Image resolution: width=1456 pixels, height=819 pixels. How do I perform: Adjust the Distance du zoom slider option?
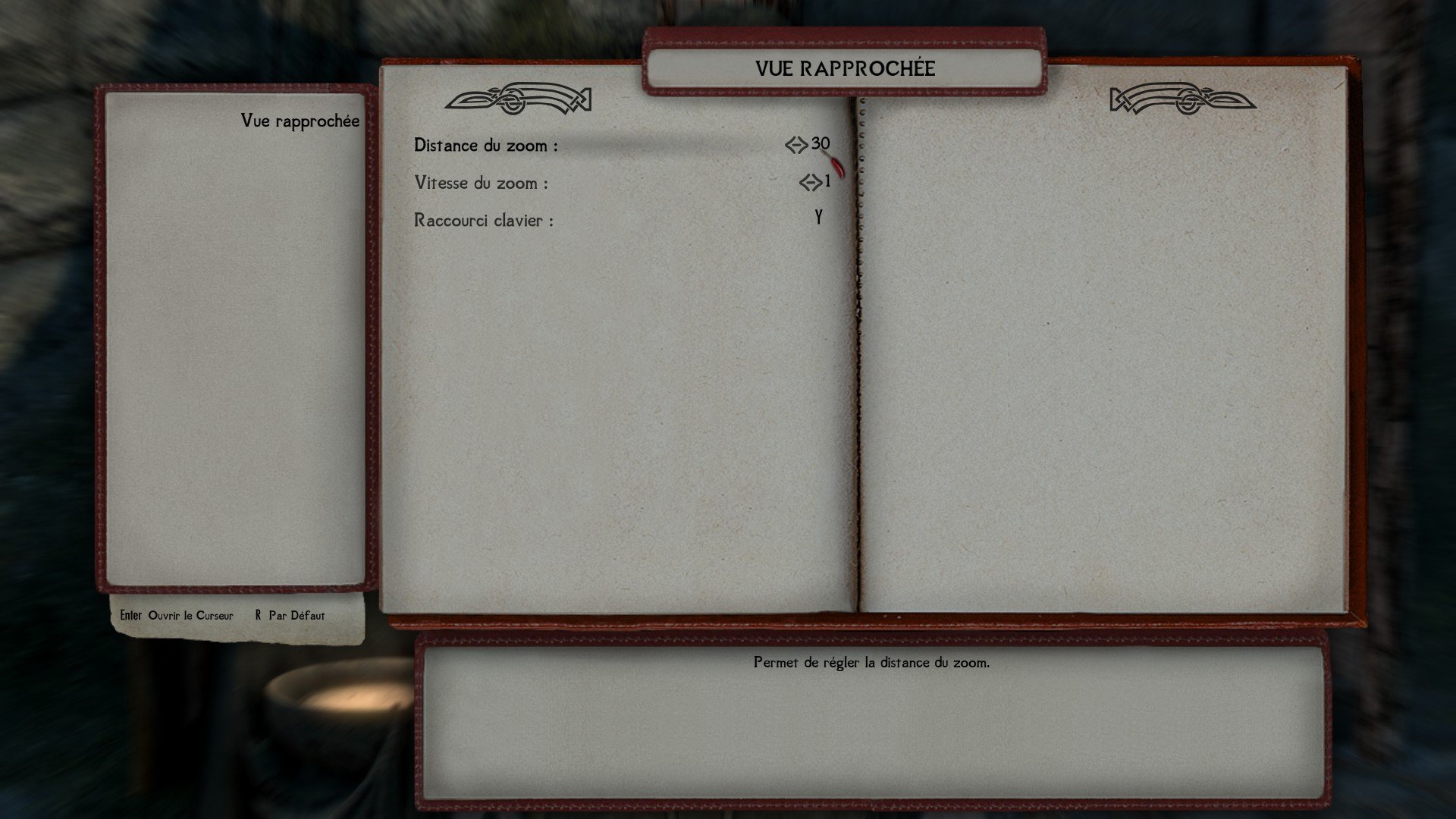(x=808, y=145)
